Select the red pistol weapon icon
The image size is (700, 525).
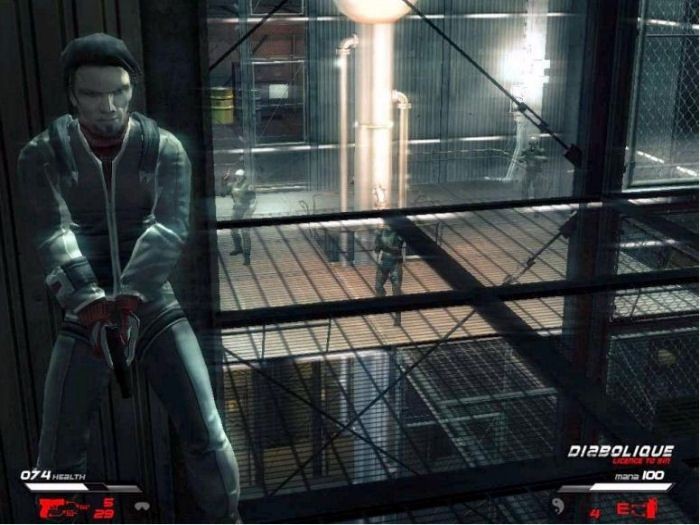pos(51,508)
